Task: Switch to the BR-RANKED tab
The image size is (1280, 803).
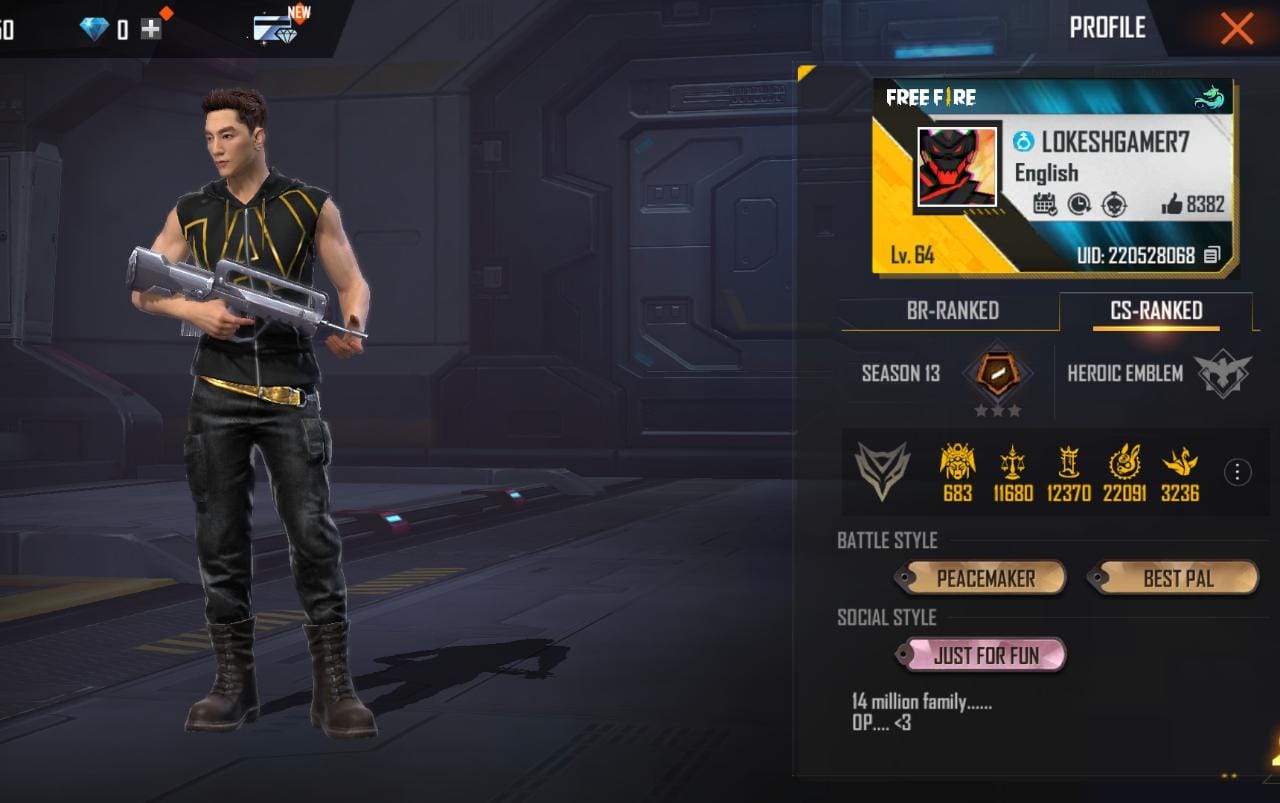Action: pos(952,311)
